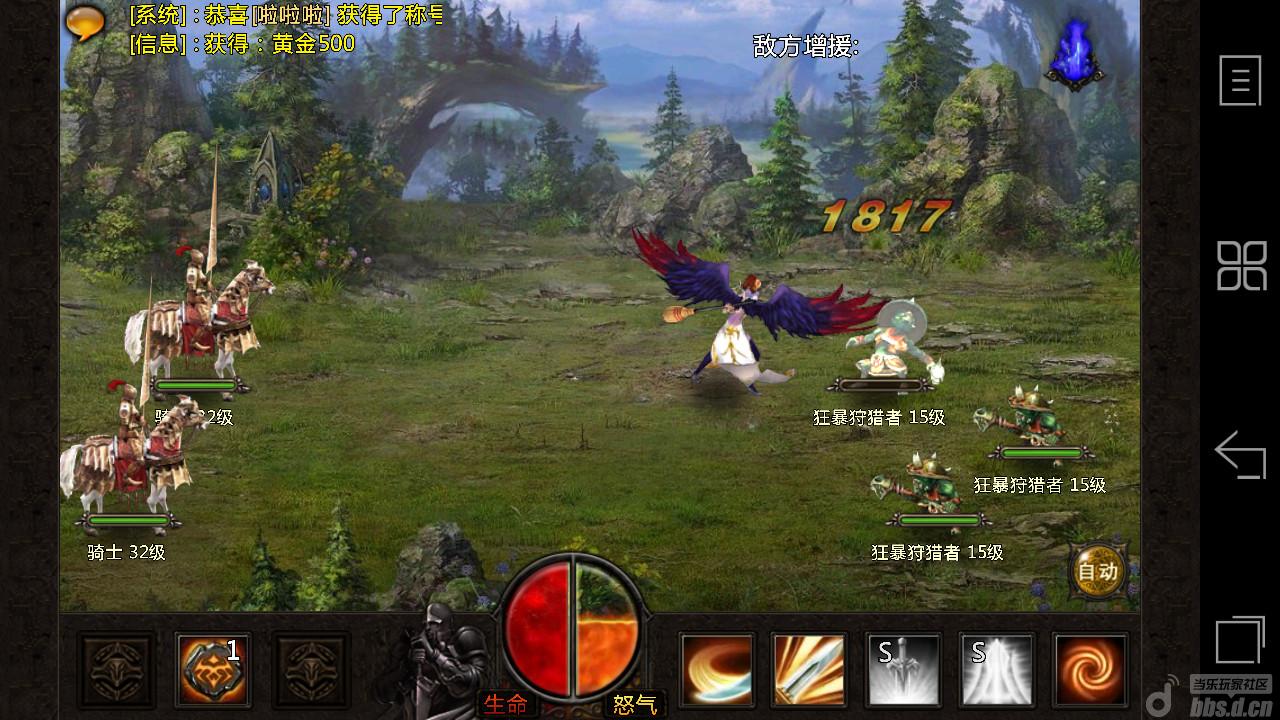Open the chat speech bubble

coord(86,22)
